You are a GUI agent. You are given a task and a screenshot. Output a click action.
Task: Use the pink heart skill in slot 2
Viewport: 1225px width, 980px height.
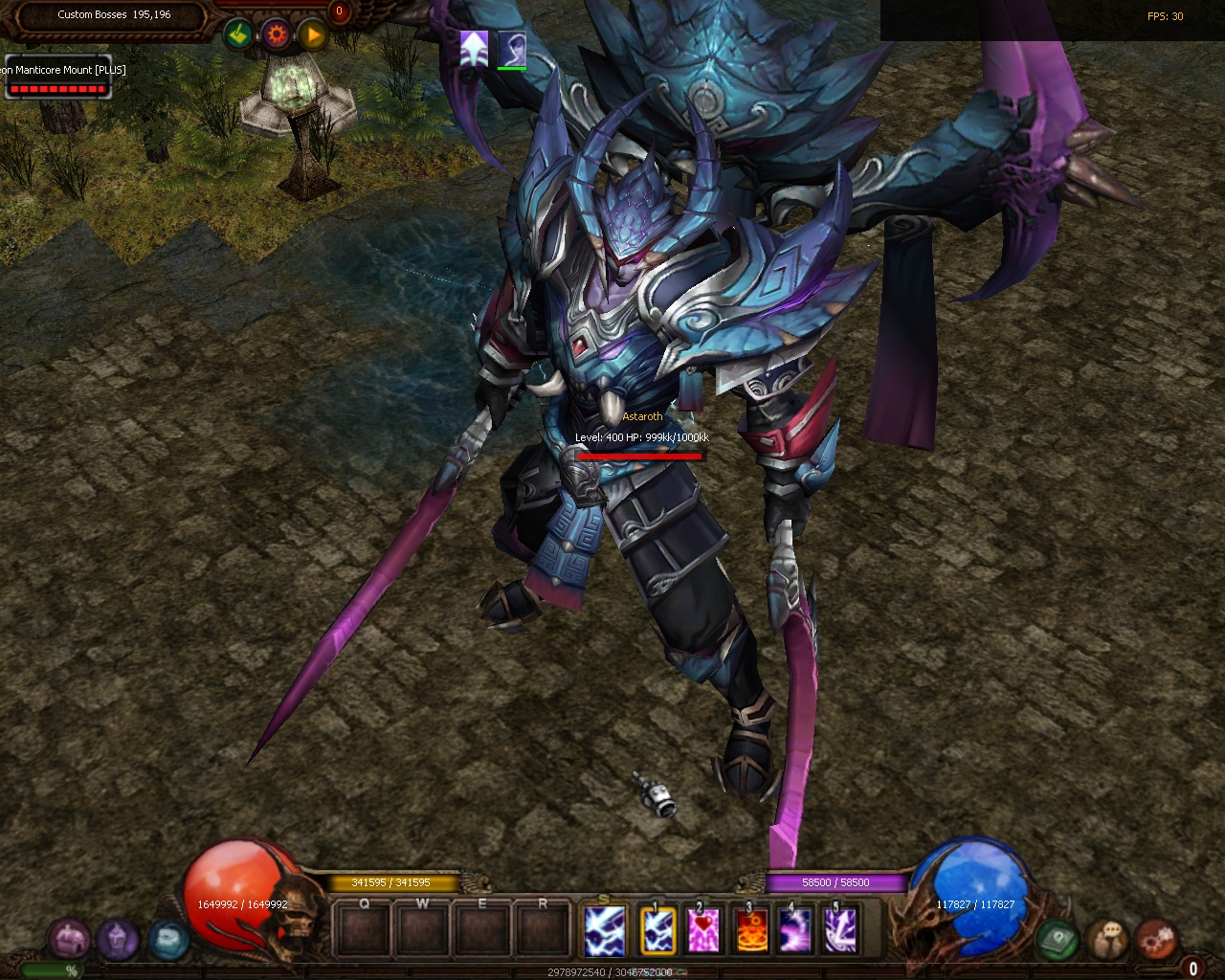[703, 930]
